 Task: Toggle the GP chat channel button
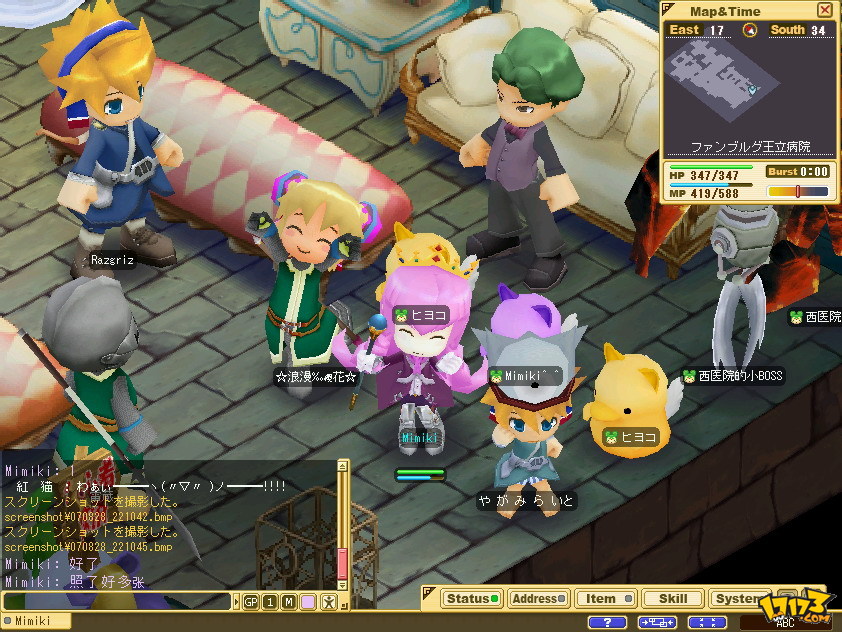point(251,601)
